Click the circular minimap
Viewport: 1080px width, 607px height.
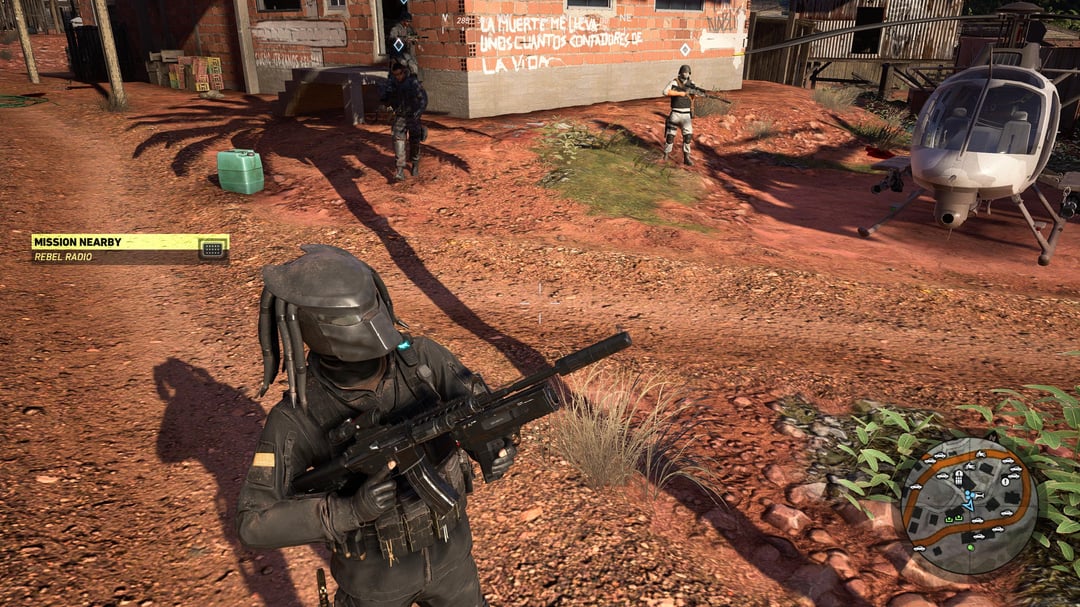pyautogui.click(x=969, y=505)
